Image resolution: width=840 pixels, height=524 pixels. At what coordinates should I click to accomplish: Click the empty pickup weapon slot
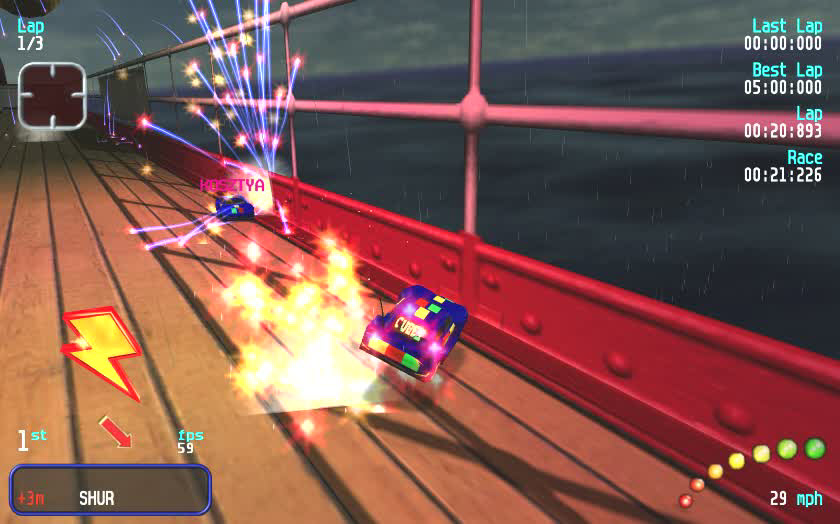pyautogui.click(x=52, y=95)
